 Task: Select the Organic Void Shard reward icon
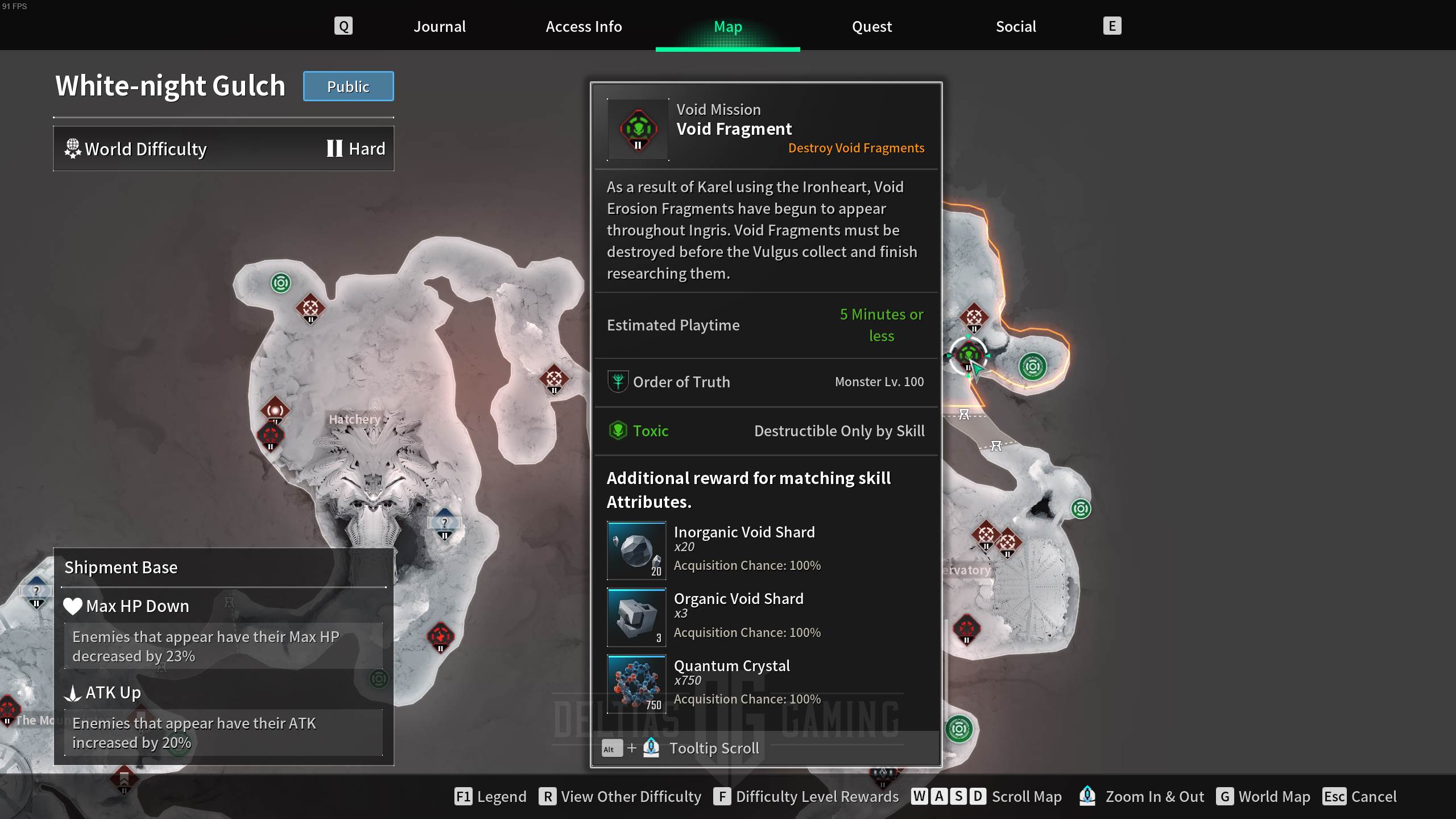(636, 617)
